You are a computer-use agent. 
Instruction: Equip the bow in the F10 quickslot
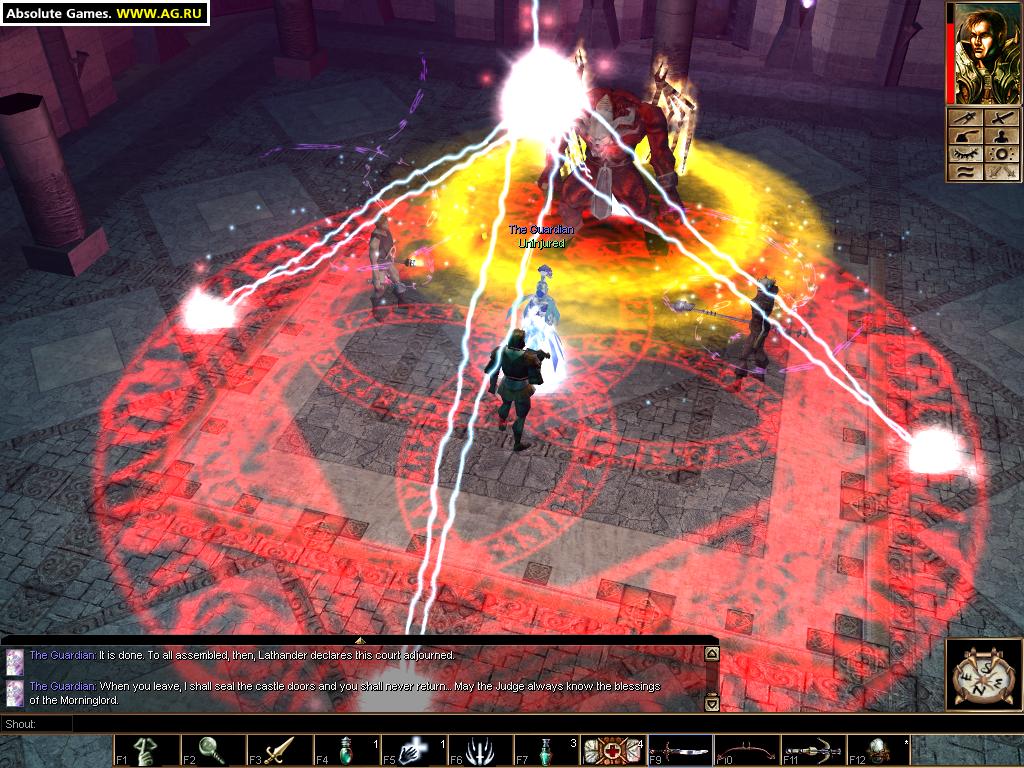(x=747, y=751)
